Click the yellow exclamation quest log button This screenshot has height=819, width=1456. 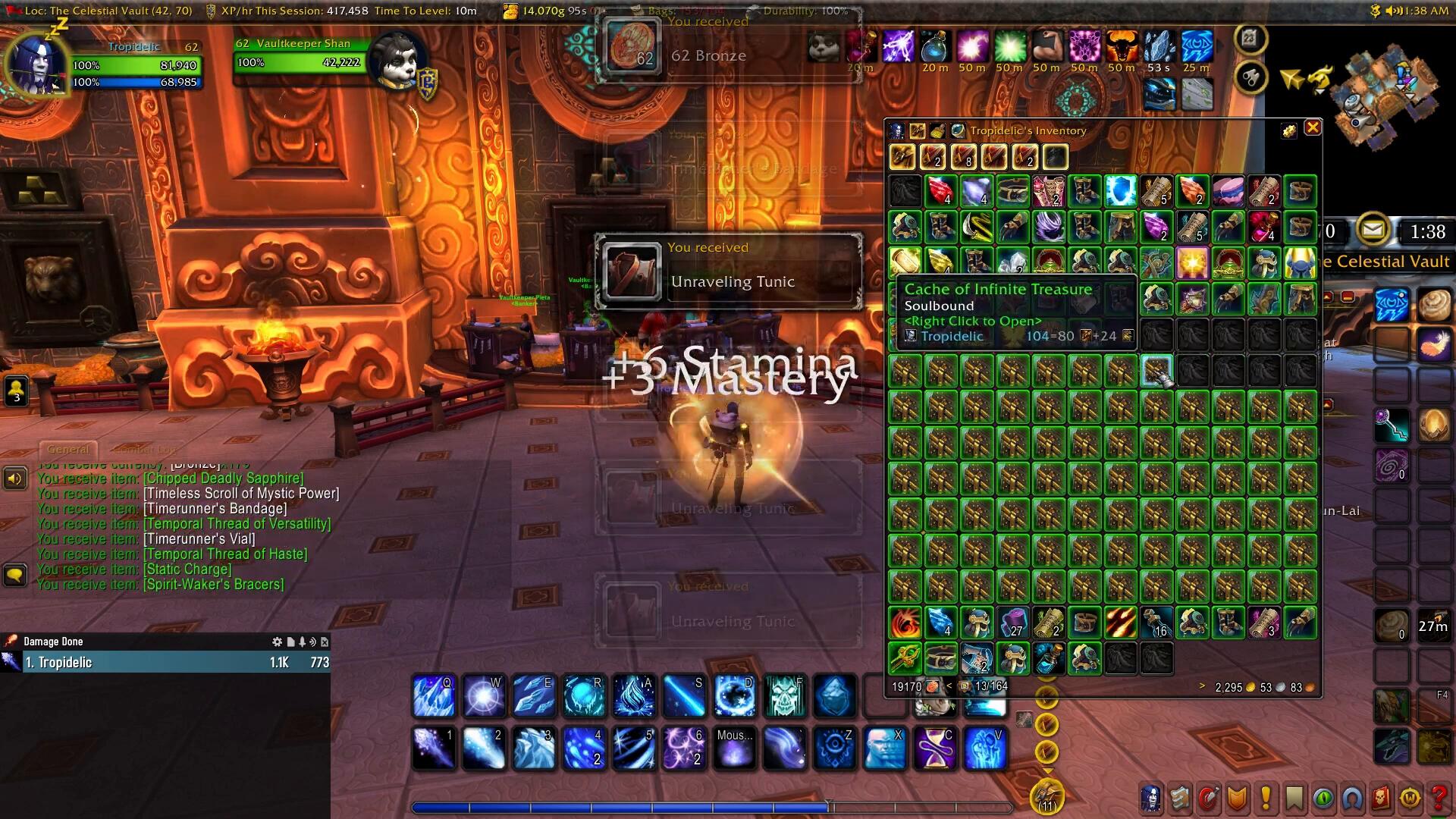[1265, 798]
